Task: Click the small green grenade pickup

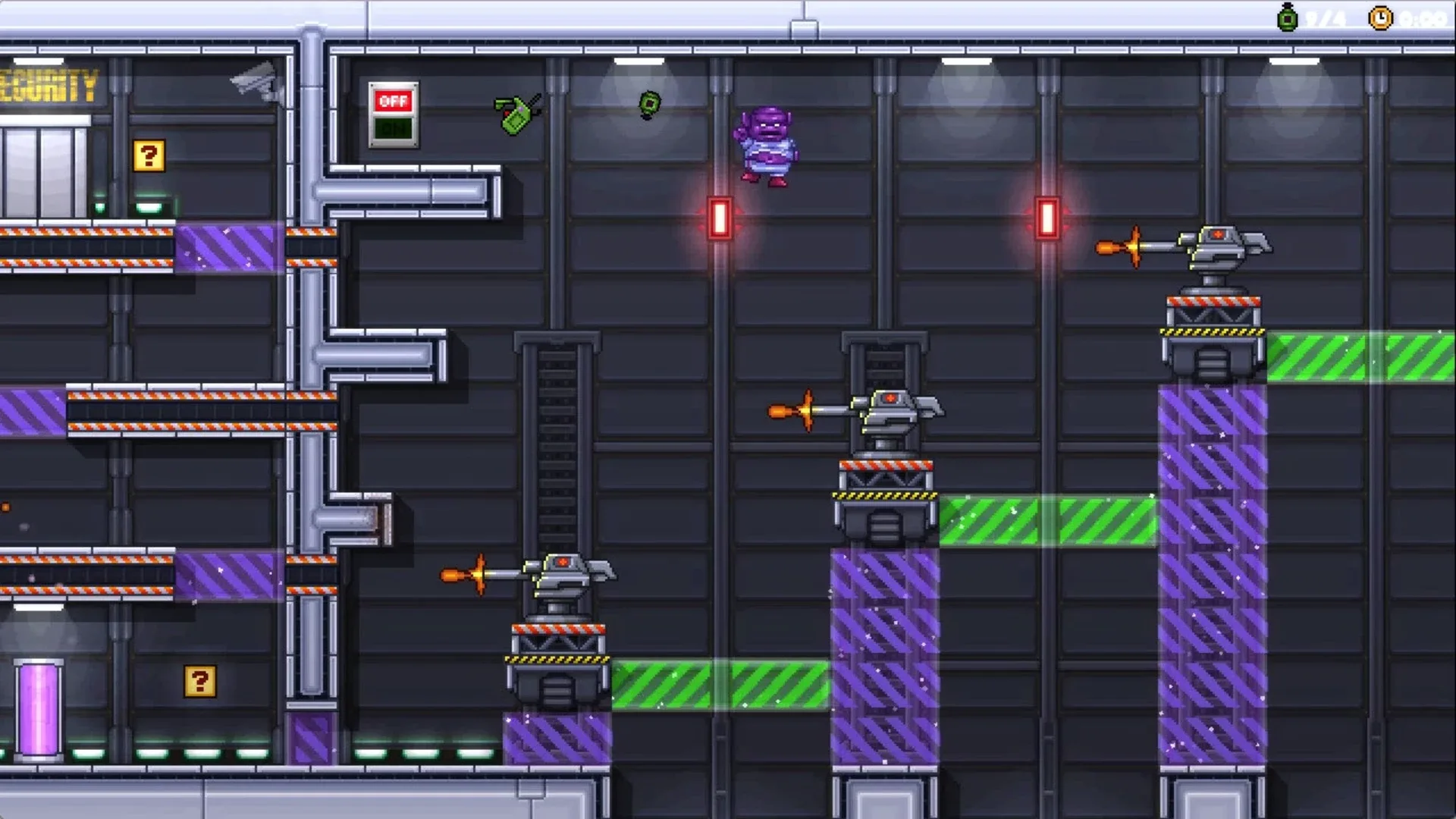Action: (648, 104)
